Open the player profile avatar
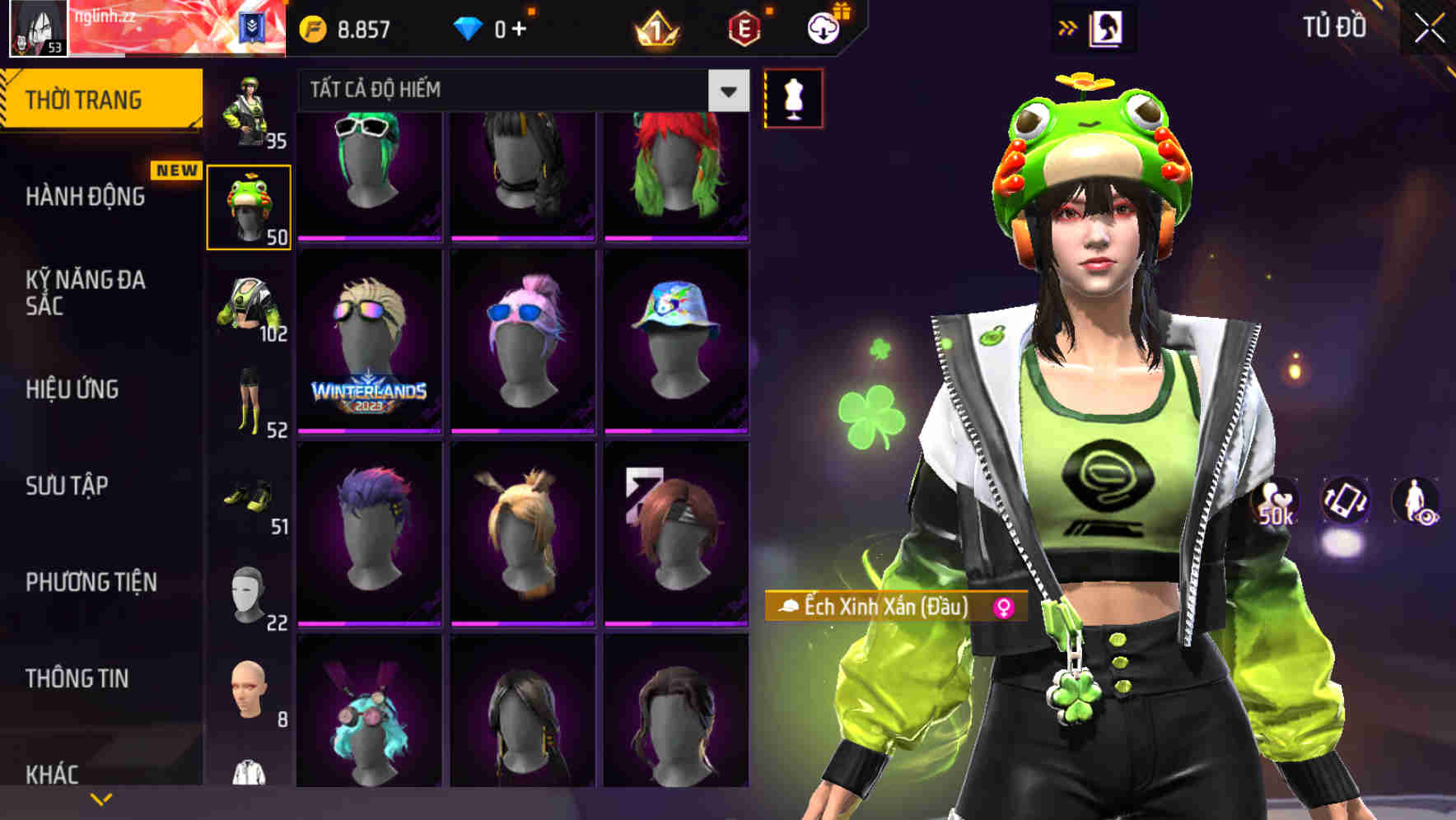Viewport: 1456px width, 820px height. (x=37, y=29)
